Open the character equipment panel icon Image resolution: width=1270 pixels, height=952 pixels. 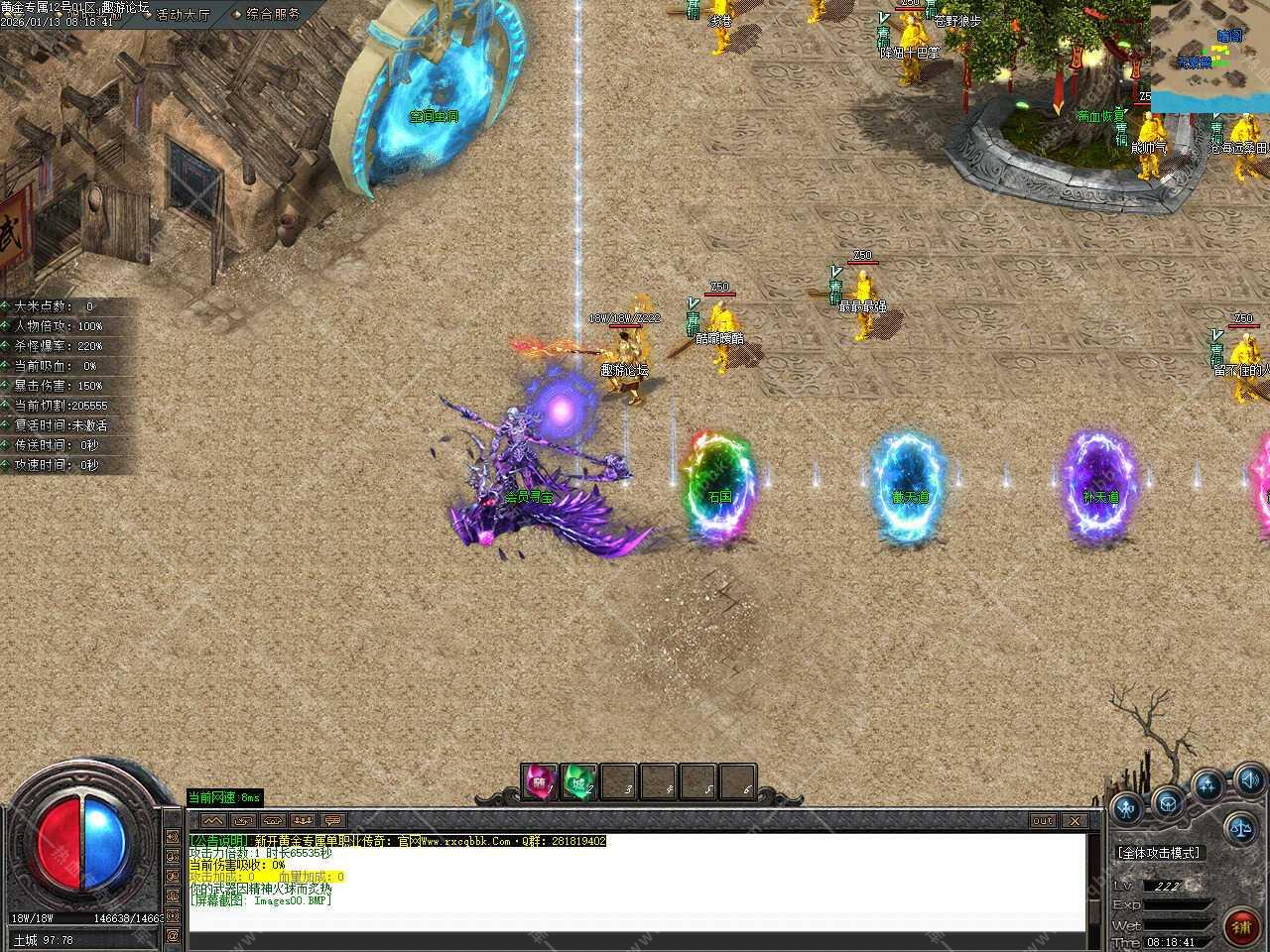point(1126,807)
